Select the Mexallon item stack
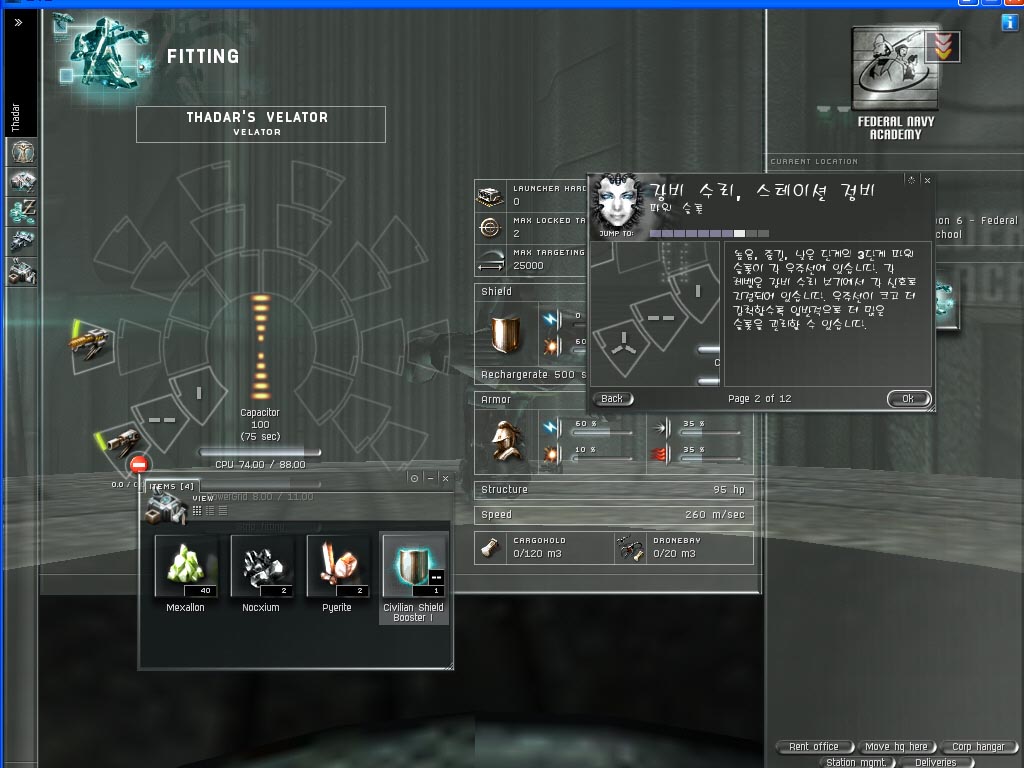Image resolution: width=1024 pixels, height=768 pixels. point(185,566)
